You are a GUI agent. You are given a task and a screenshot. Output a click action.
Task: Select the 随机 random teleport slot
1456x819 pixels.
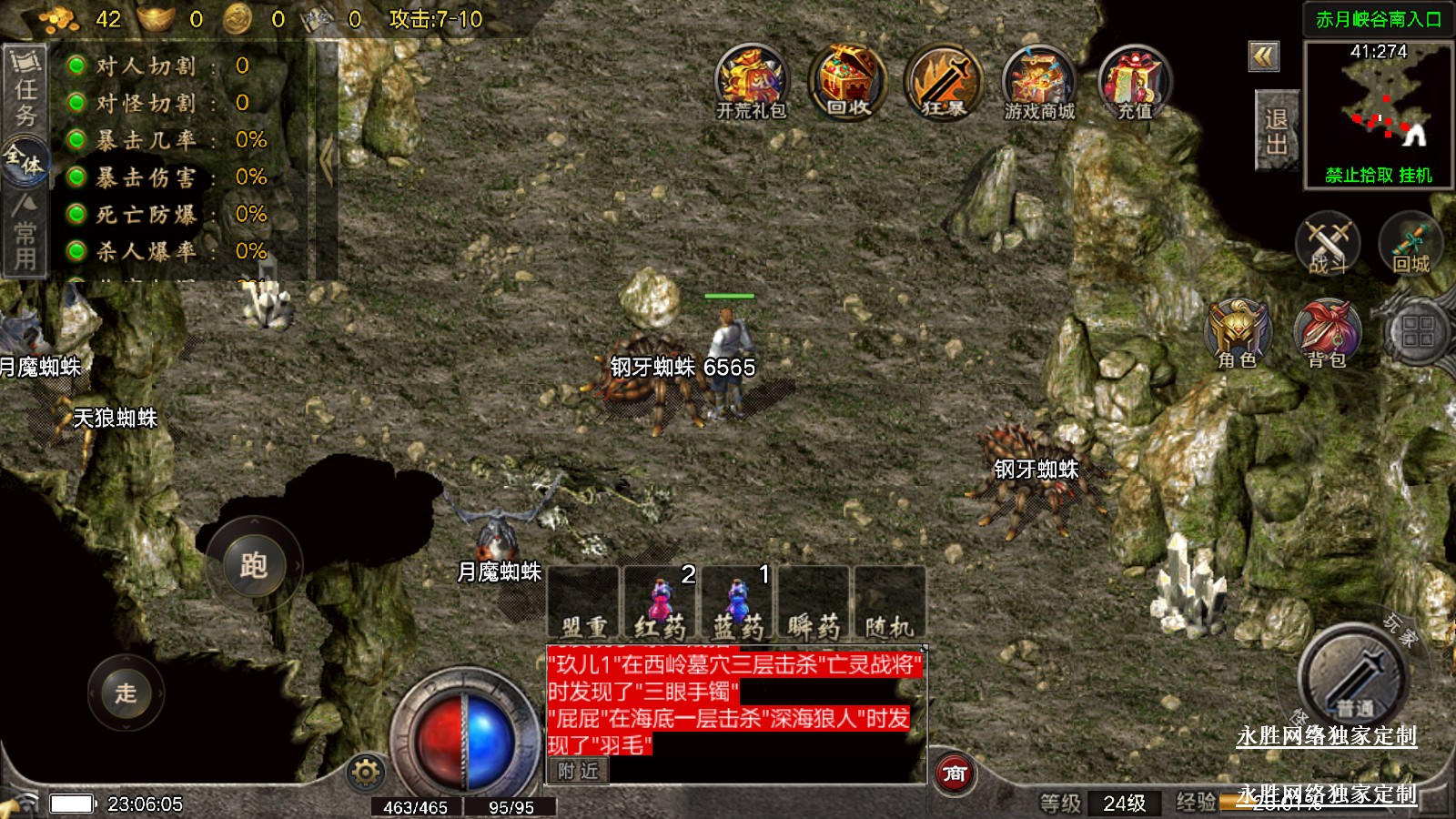pos(889,603)
